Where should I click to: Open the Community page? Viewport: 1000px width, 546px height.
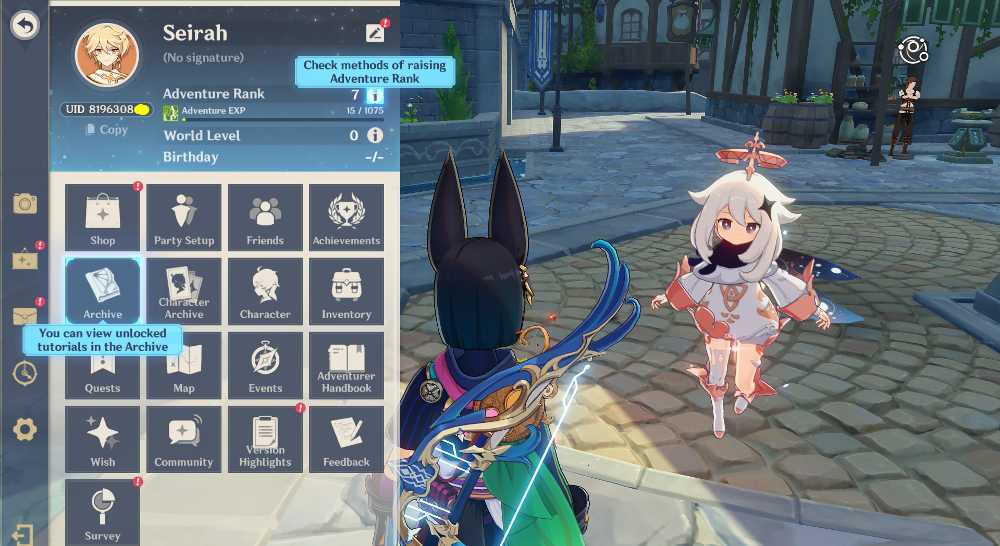(184, 439)
